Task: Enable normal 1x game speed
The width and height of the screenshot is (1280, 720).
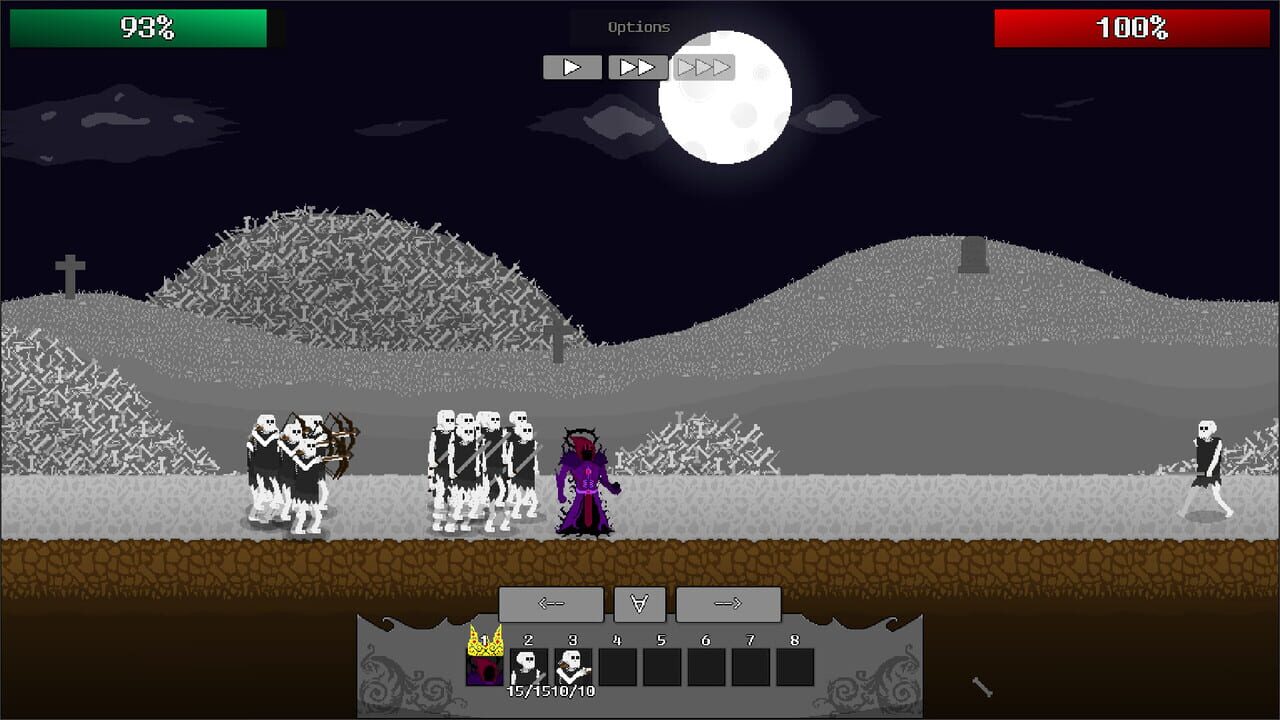Action: [x=572, y=67]
